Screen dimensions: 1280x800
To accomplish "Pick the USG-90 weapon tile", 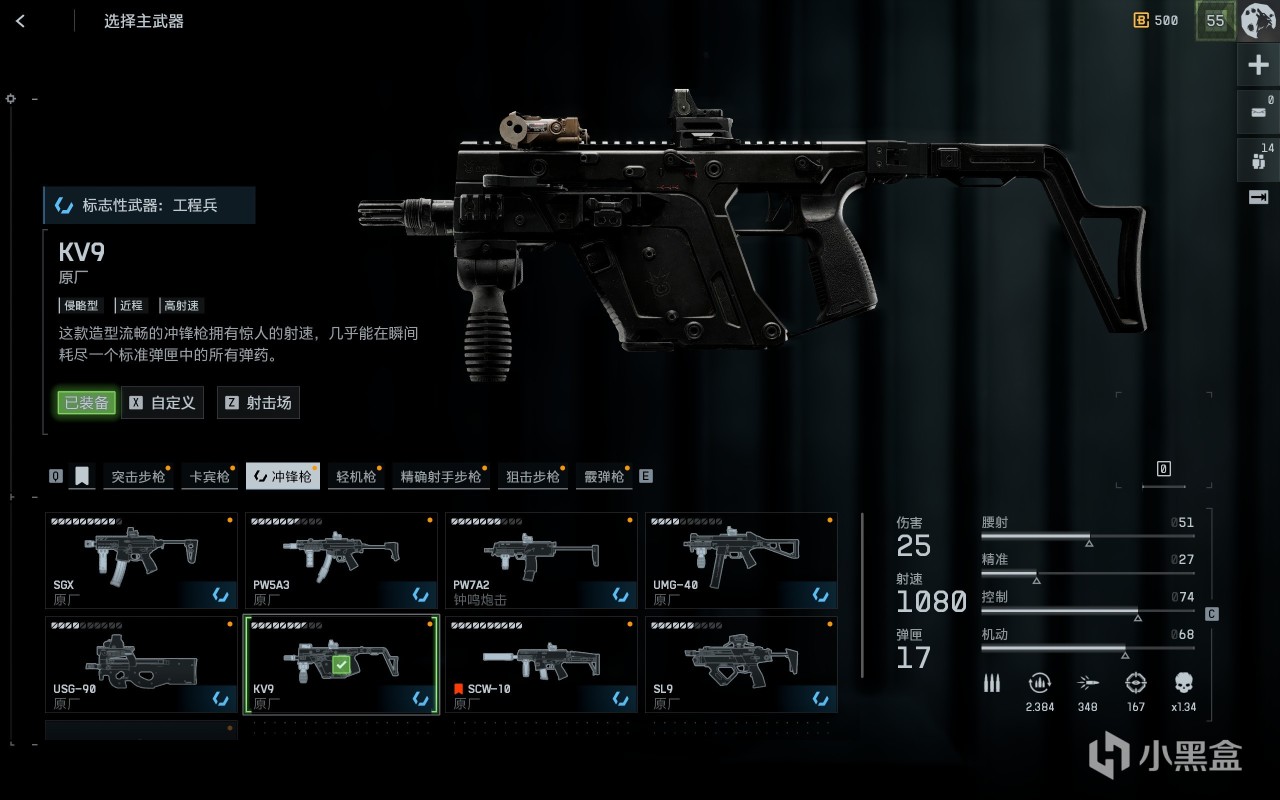I will point(141,665).
